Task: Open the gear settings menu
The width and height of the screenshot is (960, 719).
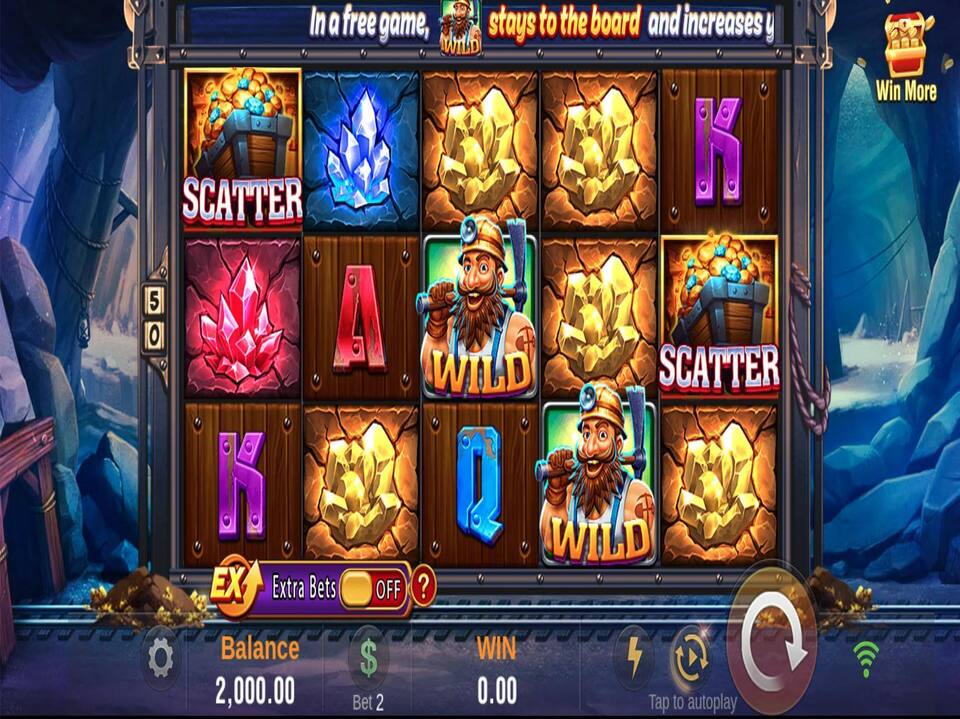Action: [x=161, y=658]
